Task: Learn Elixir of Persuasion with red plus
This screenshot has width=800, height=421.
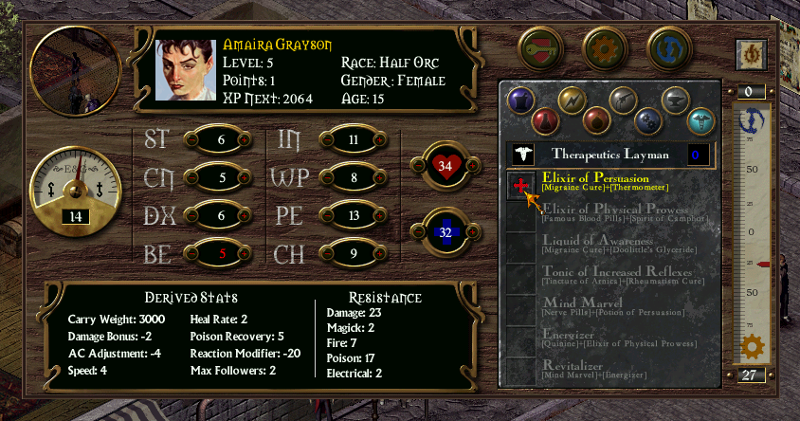Action: click(x=519, y=185)
